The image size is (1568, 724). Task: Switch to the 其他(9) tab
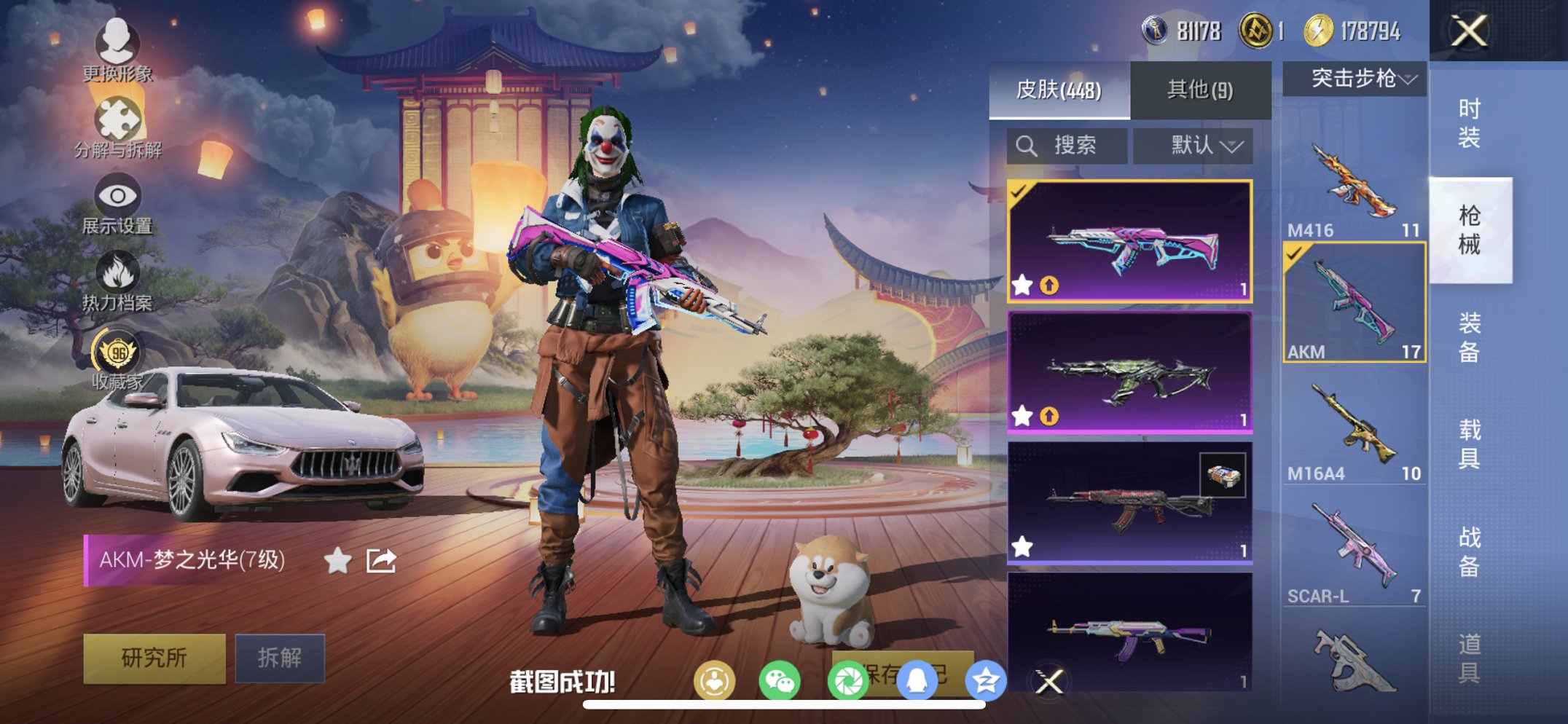[x=1199, y=89]
